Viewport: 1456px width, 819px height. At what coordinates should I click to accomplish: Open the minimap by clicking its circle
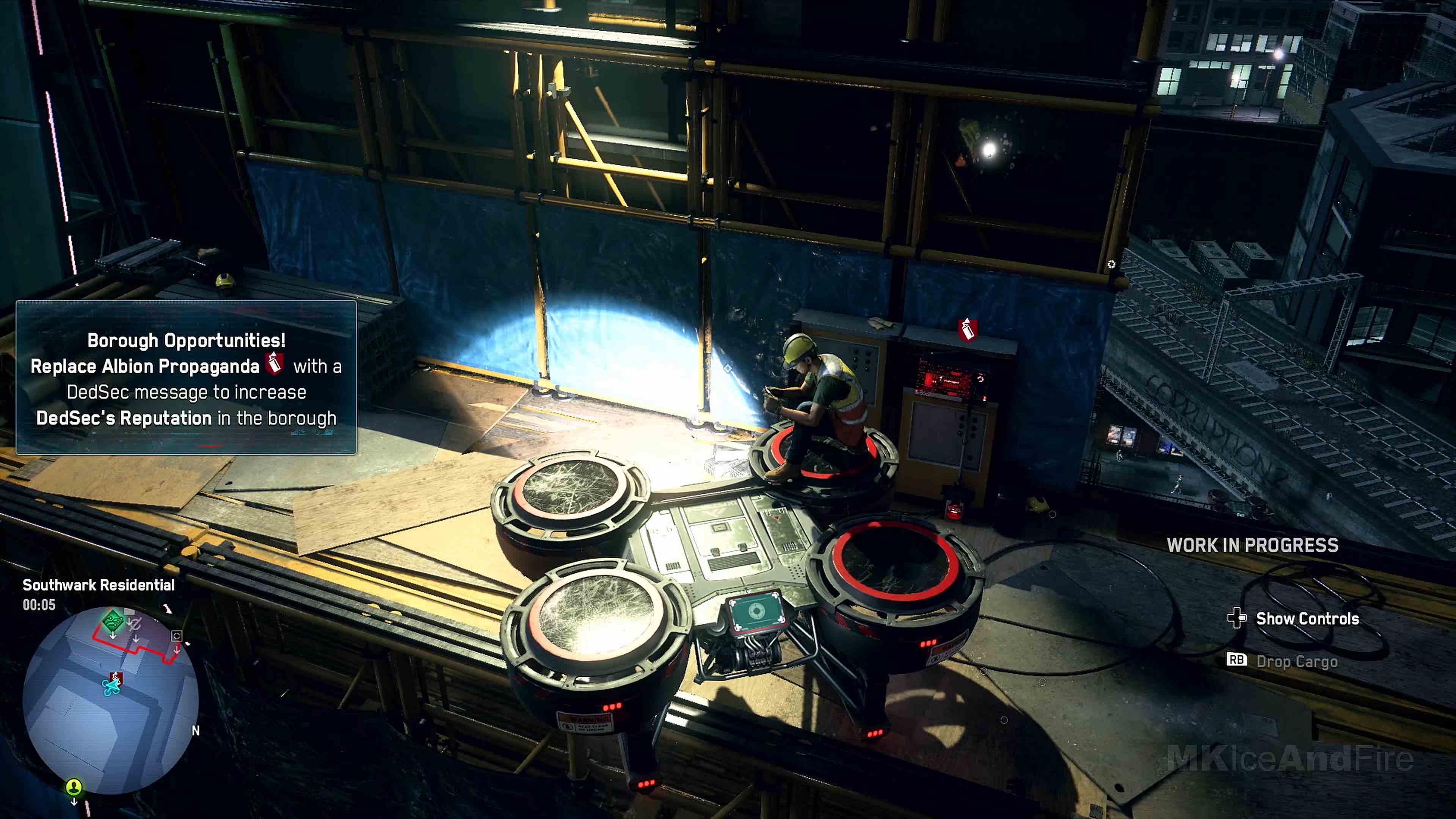tap(111, 695)
